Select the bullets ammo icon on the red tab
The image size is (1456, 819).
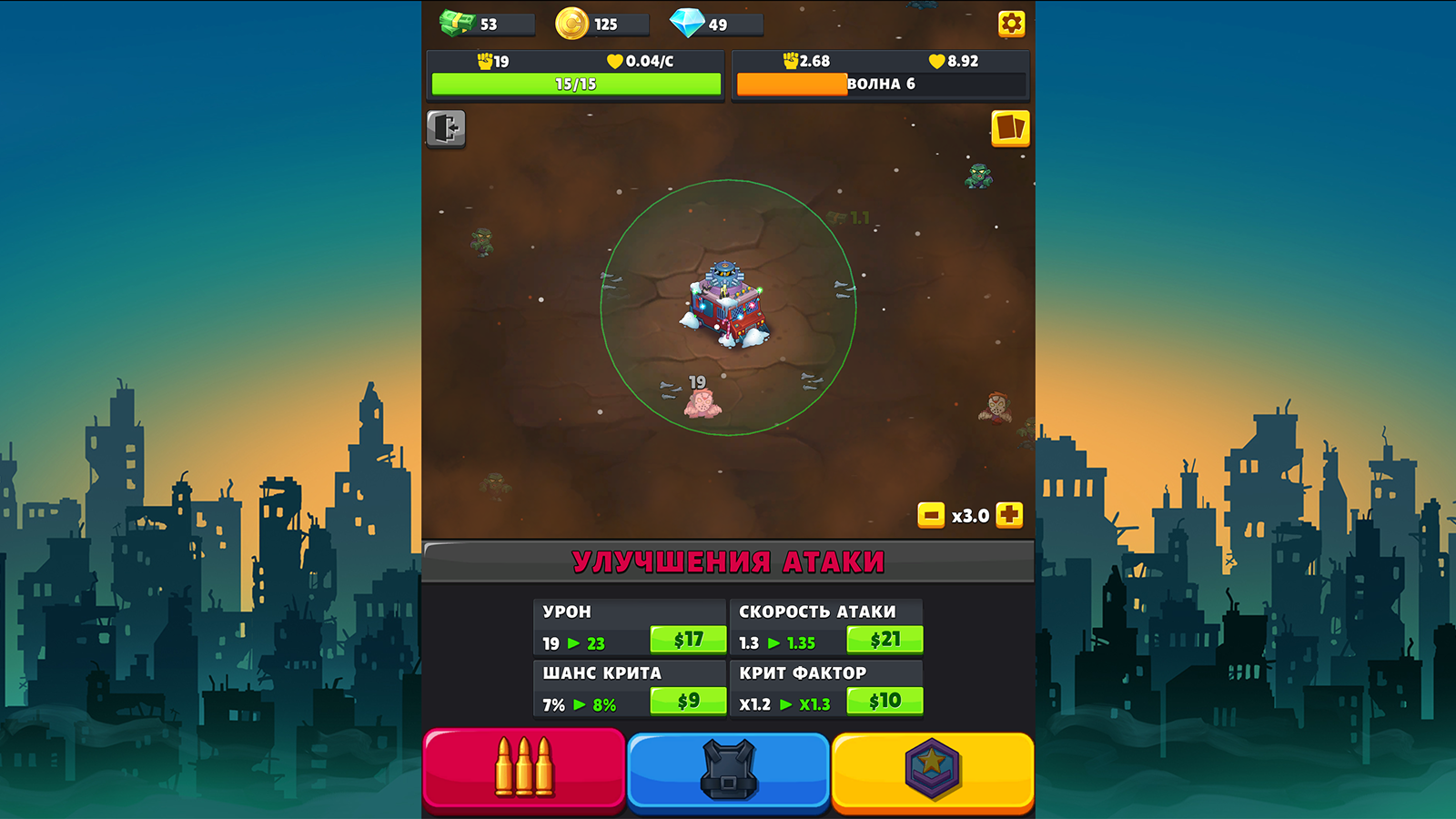523,769
